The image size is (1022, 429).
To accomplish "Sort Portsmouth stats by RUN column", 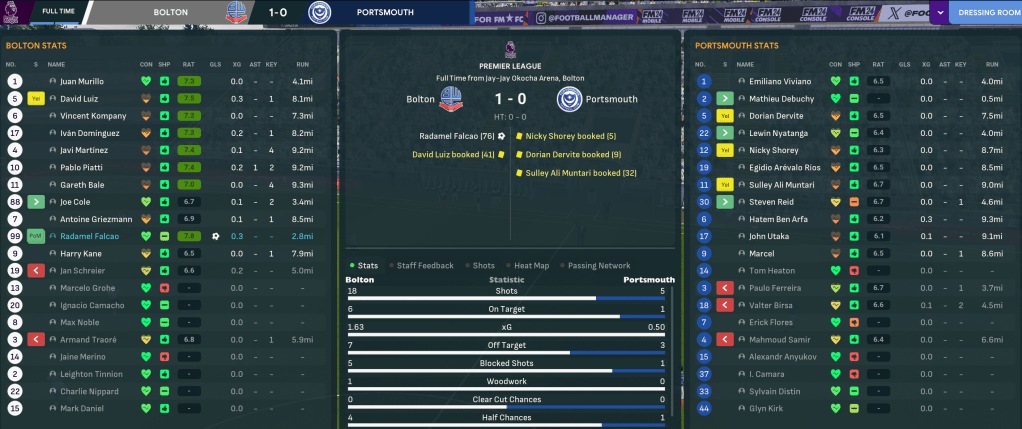I will click(x=993, y=63).
